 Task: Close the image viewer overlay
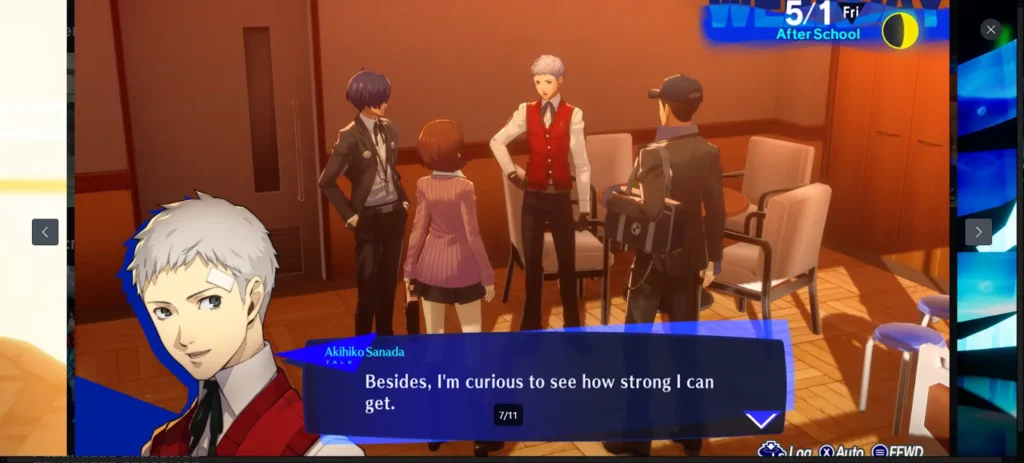pyautogui.click(x=990, y=30)
